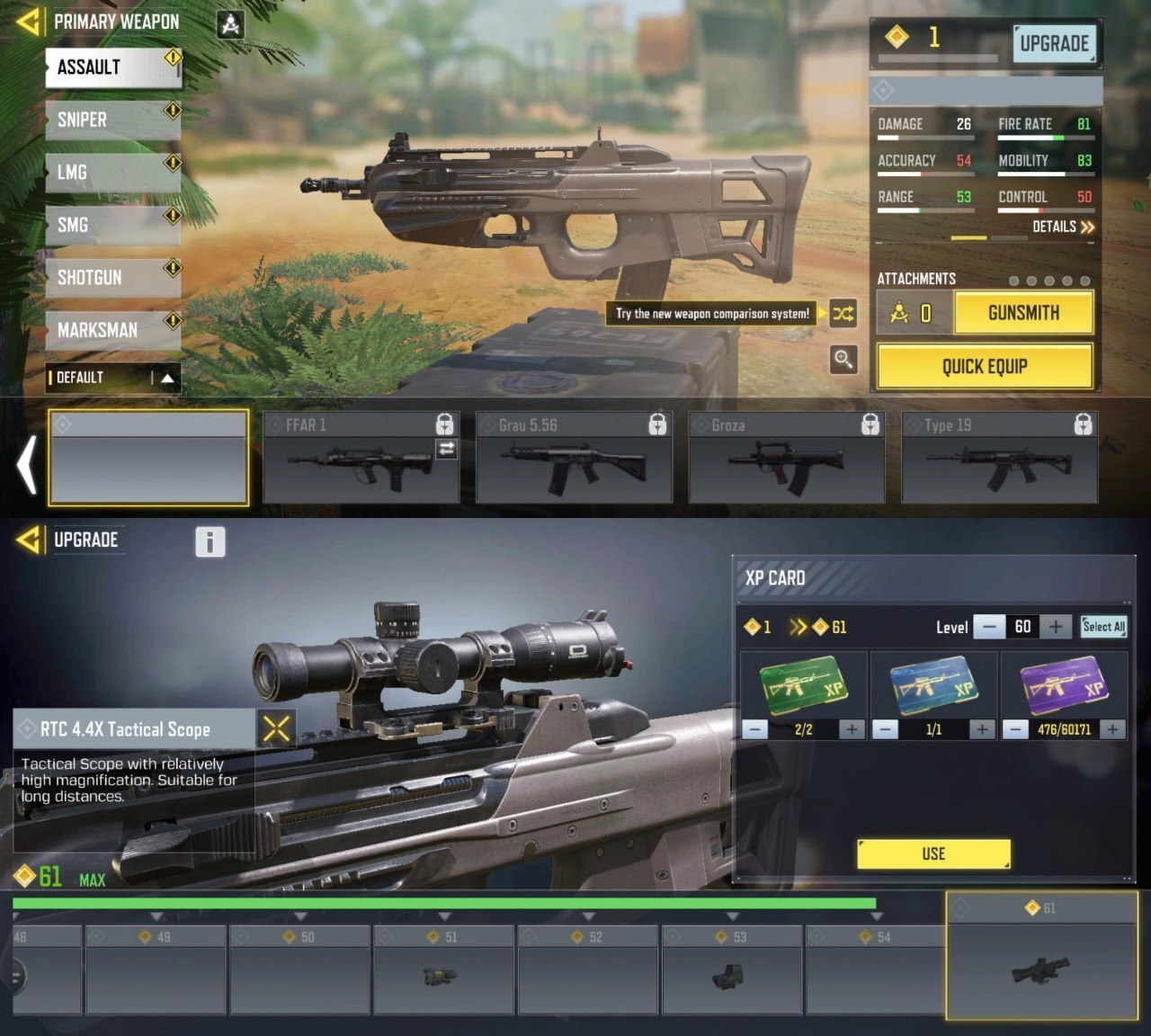This screenshot has height=1036, width=1151.
Task: Pick the Groza weapon tile
Action: [786, 457]
